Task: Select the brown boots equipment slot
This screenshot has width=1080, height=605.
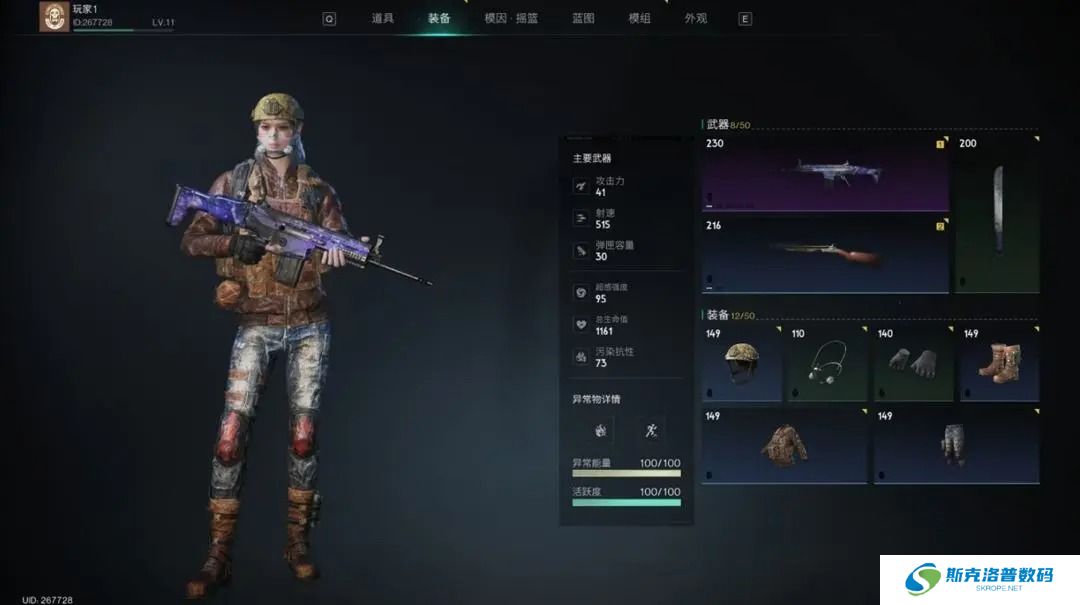Action: tap(999, 364)
